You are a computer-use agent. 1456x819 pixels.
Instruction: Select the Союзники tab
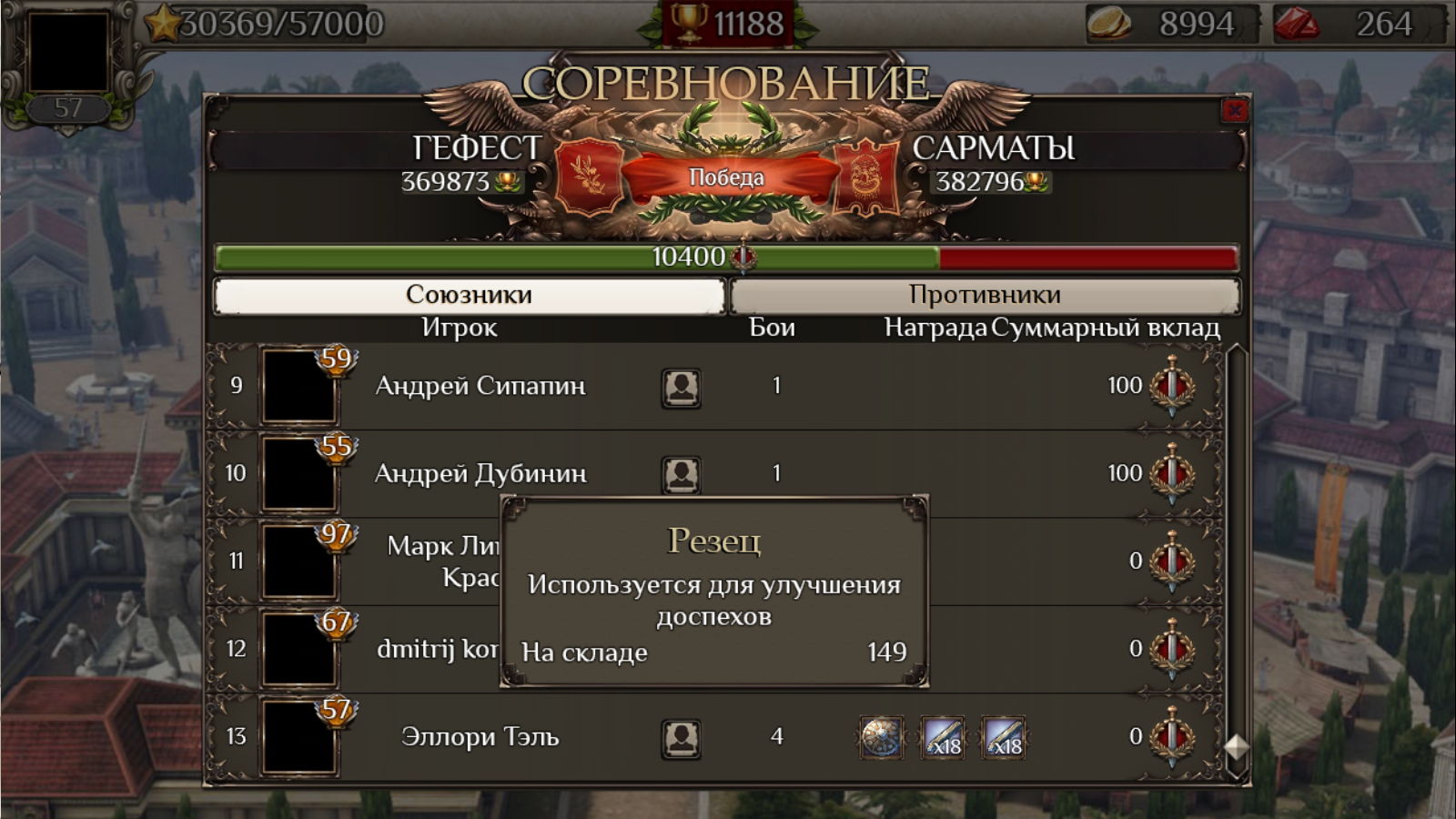[469, 295]
